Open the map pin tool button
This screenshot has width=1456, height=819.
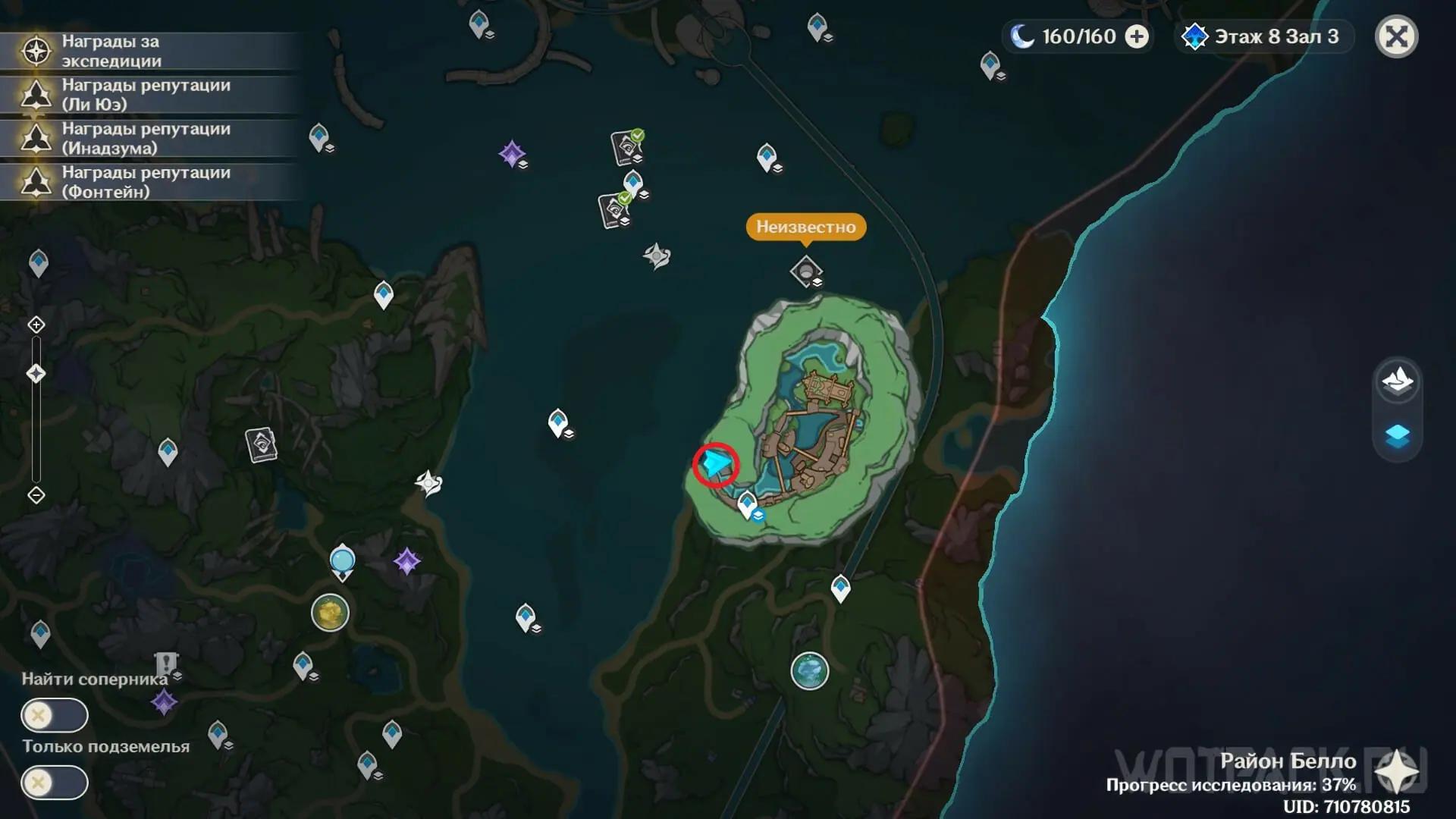[1397, 381]
